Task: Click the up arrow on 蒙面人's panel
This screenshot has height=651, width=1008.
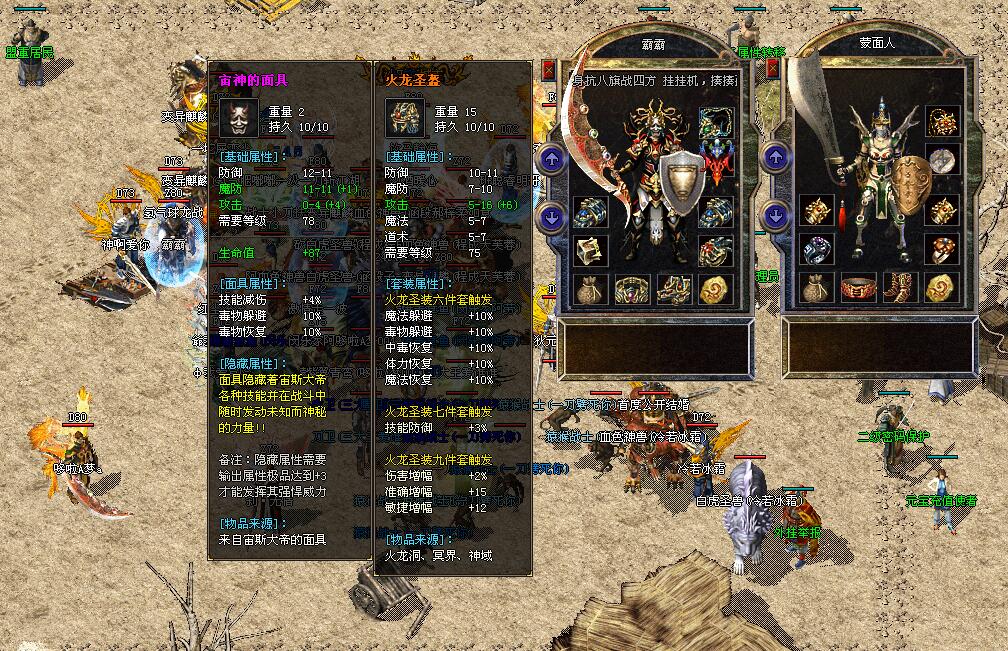Action: click(775, 158)
